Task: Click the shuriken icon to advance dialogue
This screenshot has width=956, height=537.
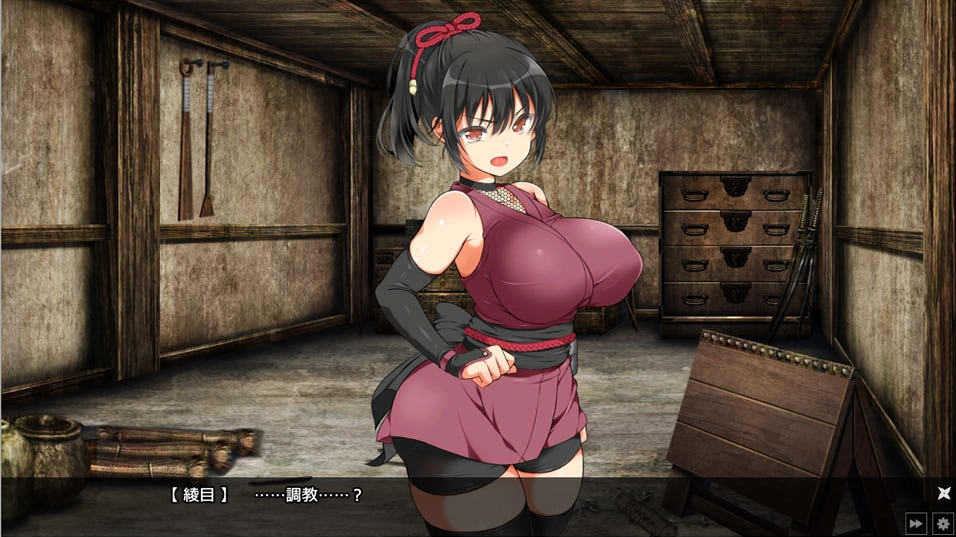Action: pos(942,492)
